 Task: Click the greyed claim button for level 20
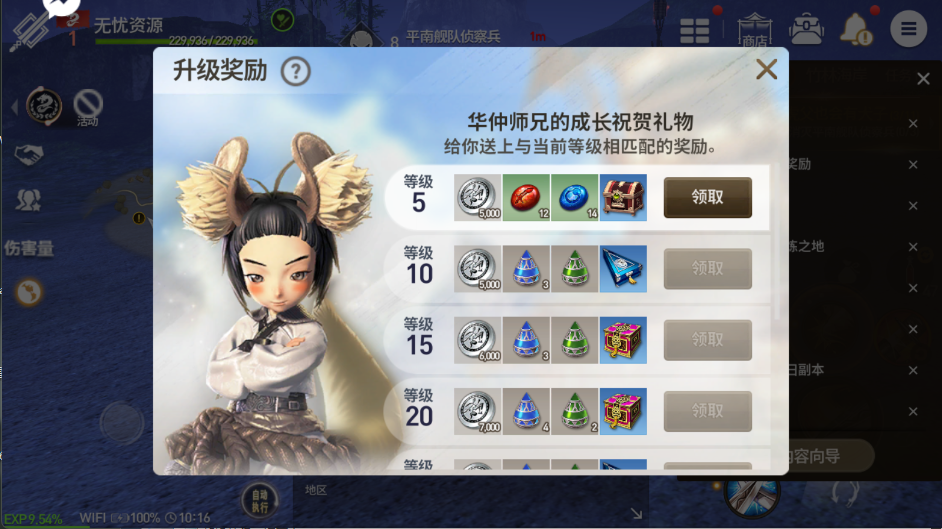(707, 411)
